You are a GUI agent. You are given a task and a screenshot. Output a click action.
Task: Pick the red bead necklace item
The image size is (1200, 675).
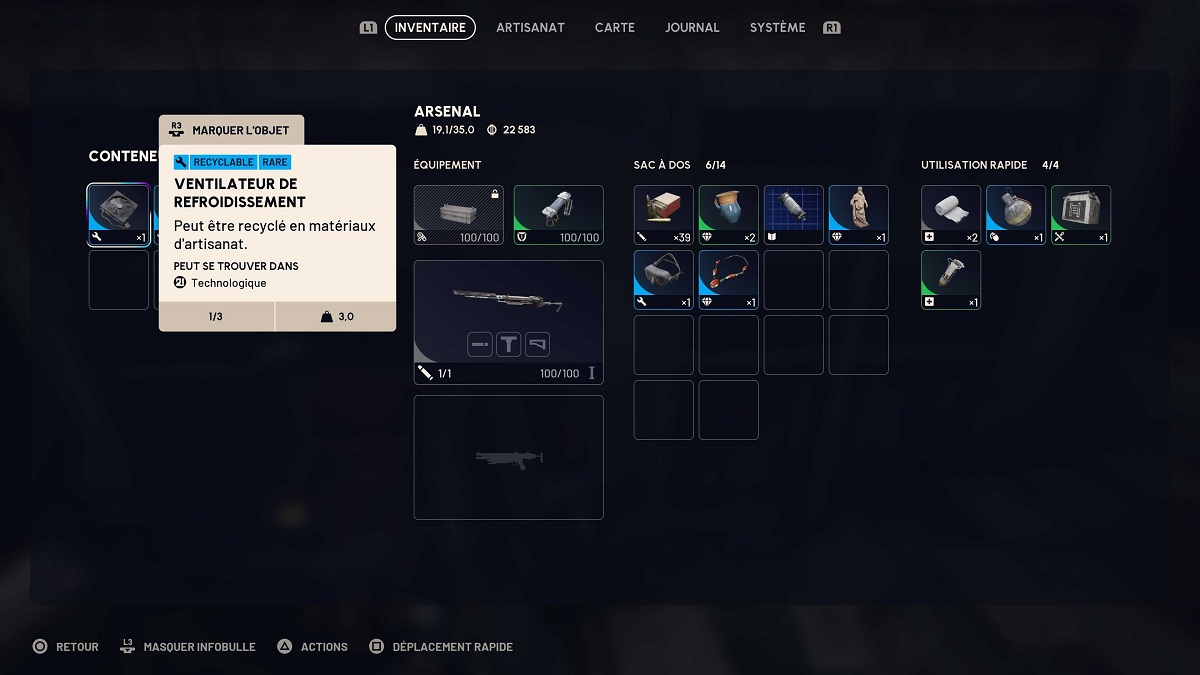pos(729,280)
